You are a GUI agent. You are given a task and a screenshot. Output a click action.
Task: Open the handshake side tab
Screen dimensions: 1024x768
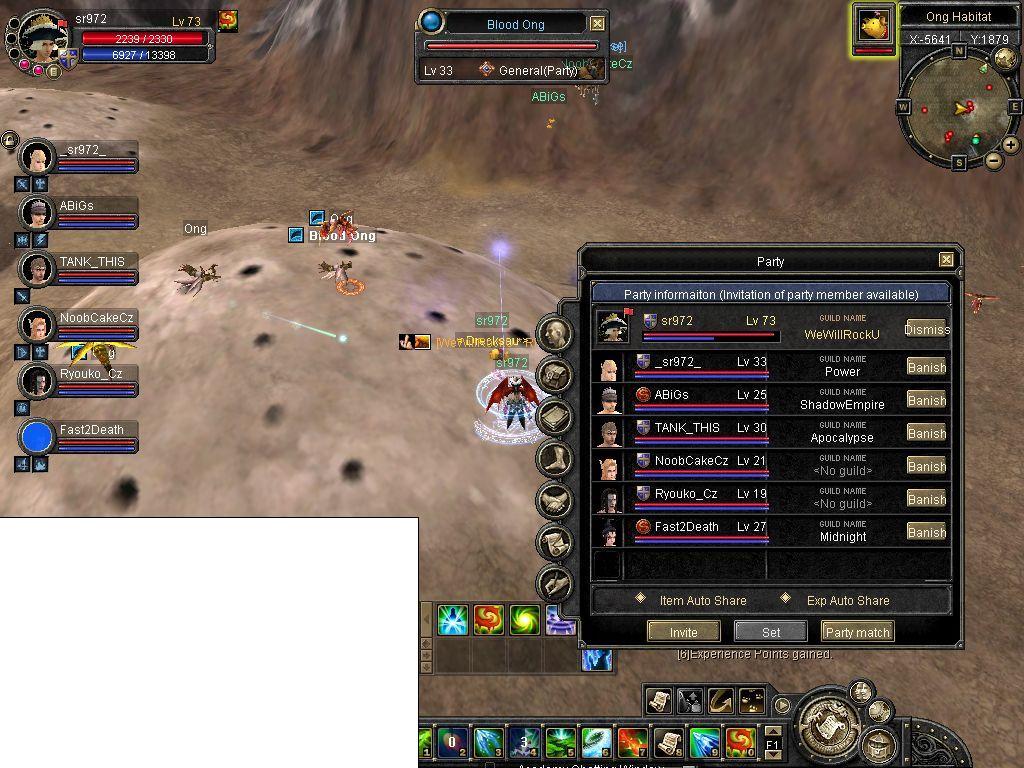(555, 501)
